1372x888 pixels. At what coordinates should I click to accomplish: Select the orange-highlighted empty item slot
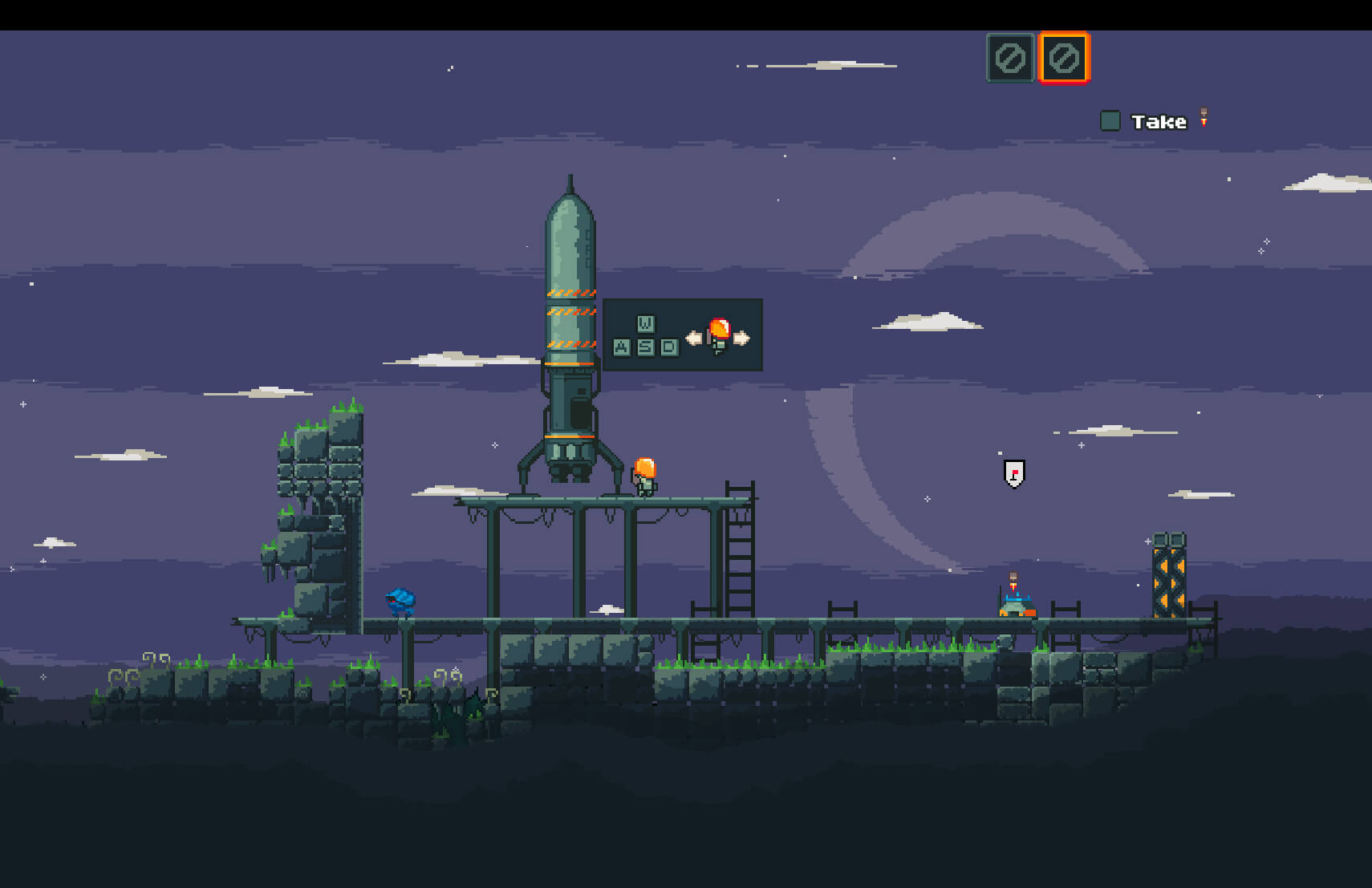(1064, 58)
